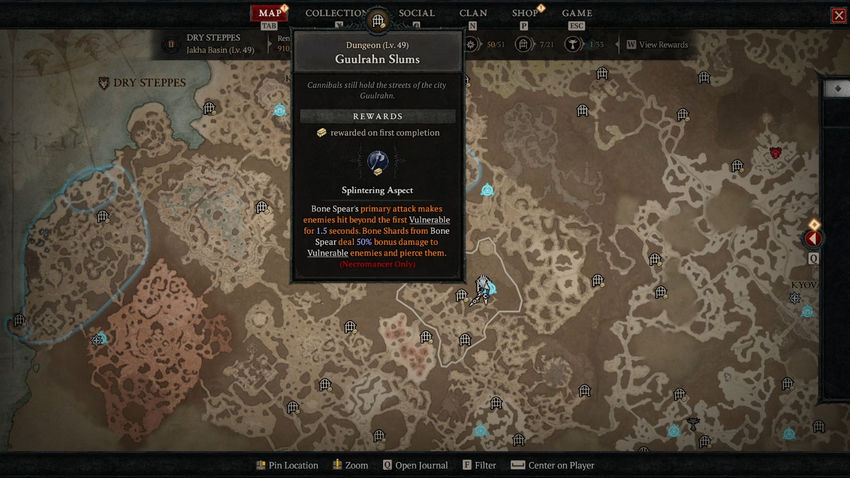Switch to the Social tab
The width and height of the screenshot is (850, 478).
416,13
